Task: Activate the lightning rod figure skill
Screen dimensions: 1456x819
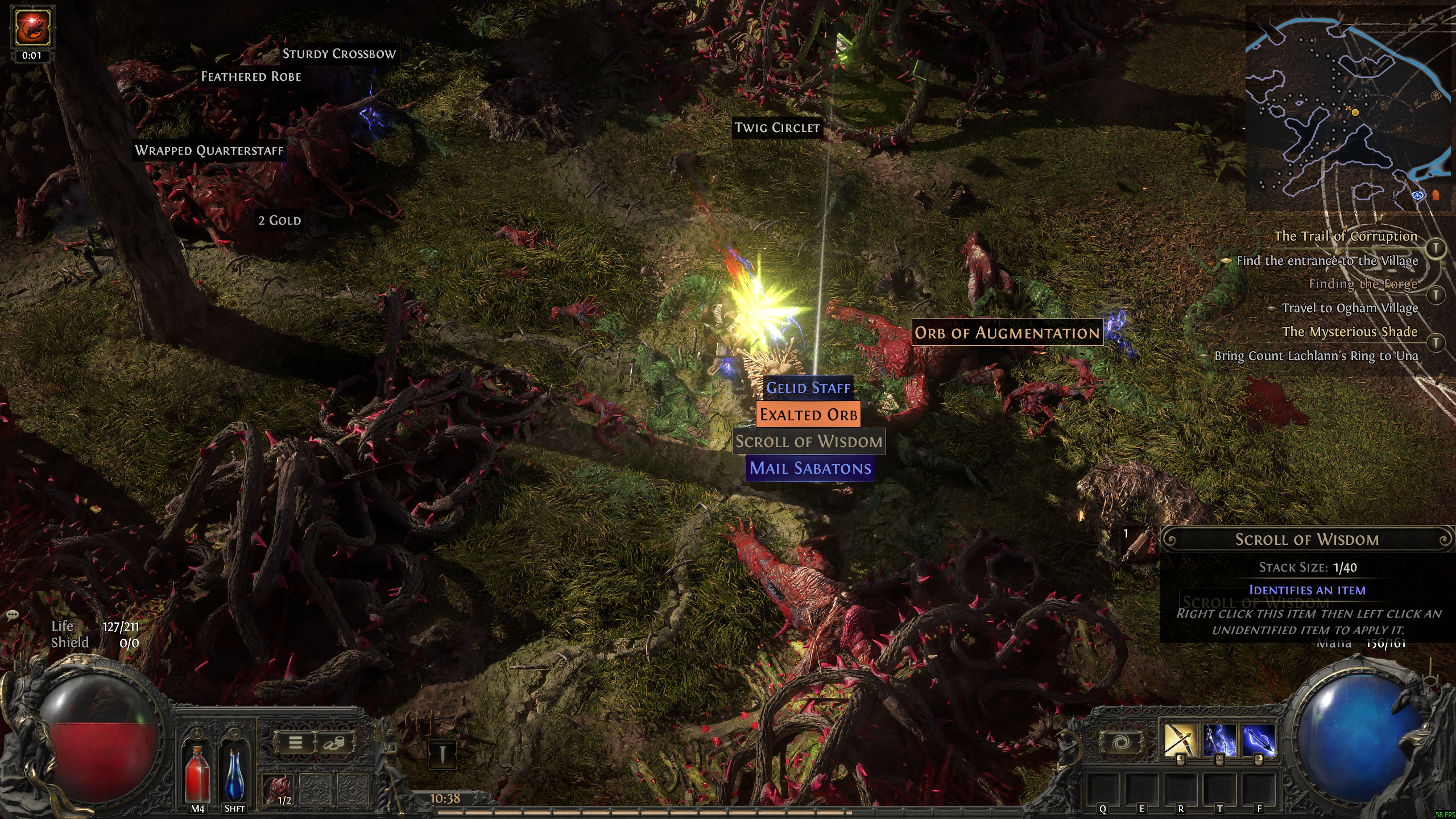Action: [x=1218, y=739]
